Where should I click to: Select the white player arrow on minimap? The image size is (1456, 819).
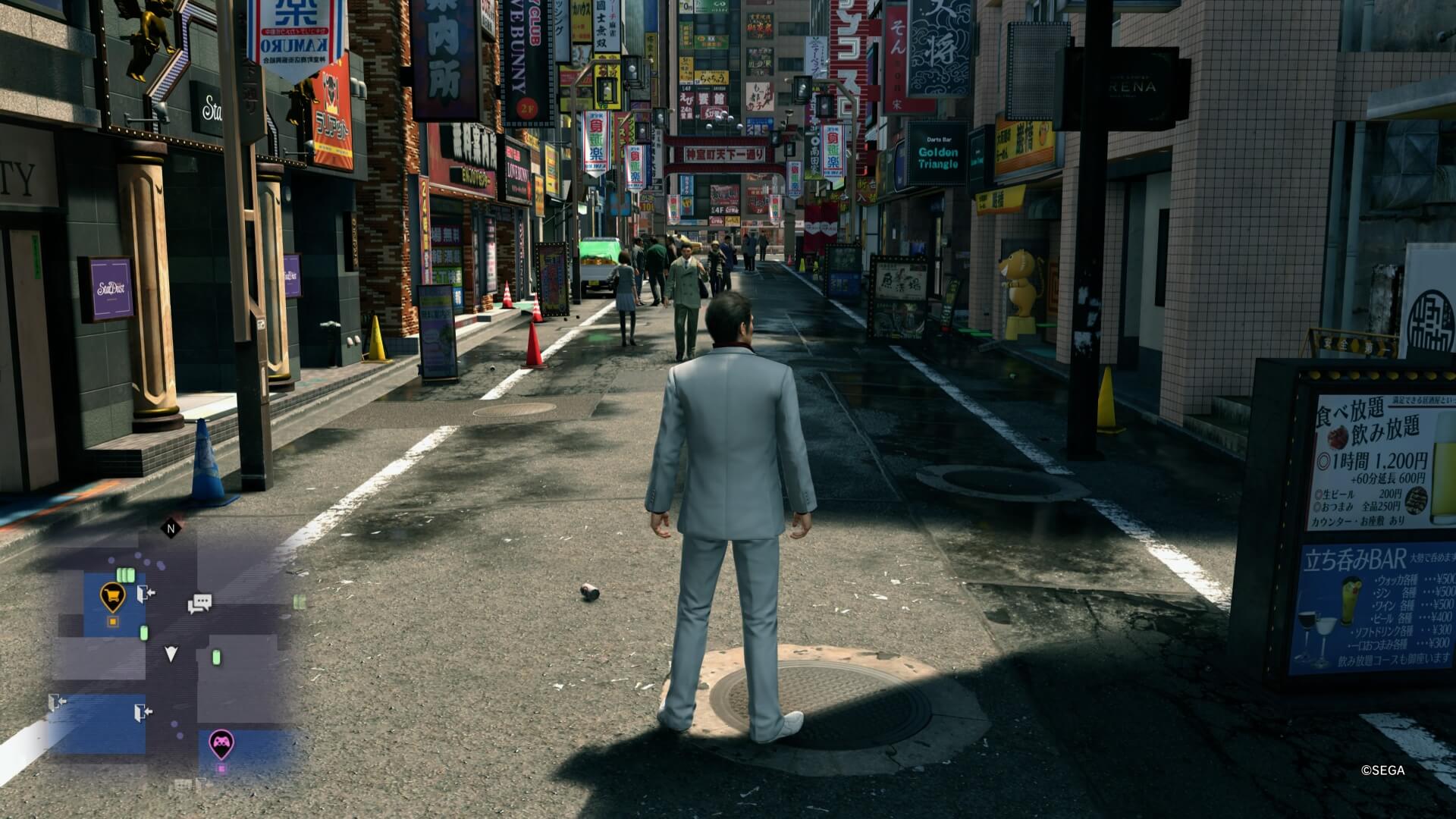pos(171,654)
